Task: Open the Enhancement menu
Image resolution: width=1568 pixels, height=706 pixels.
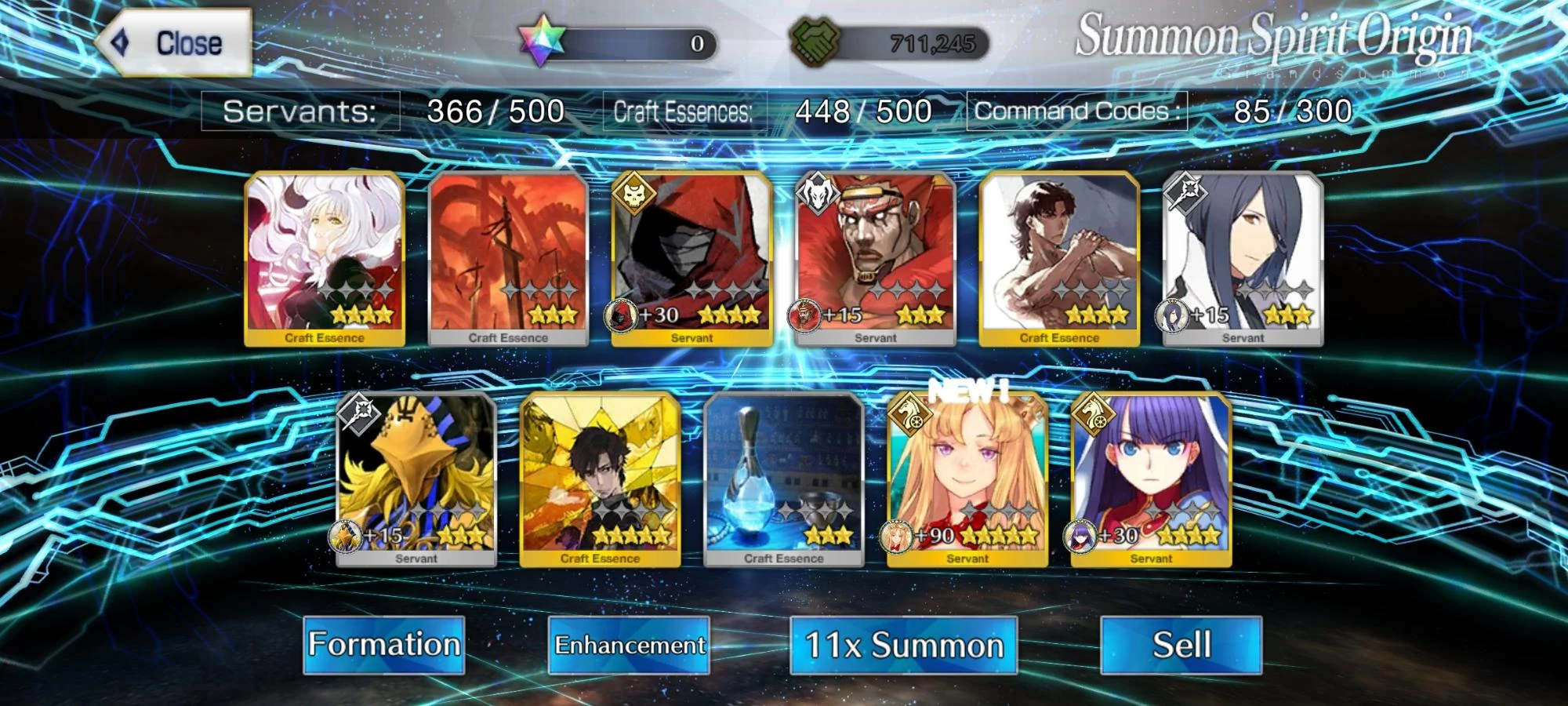Action: (x=630, y=644)
